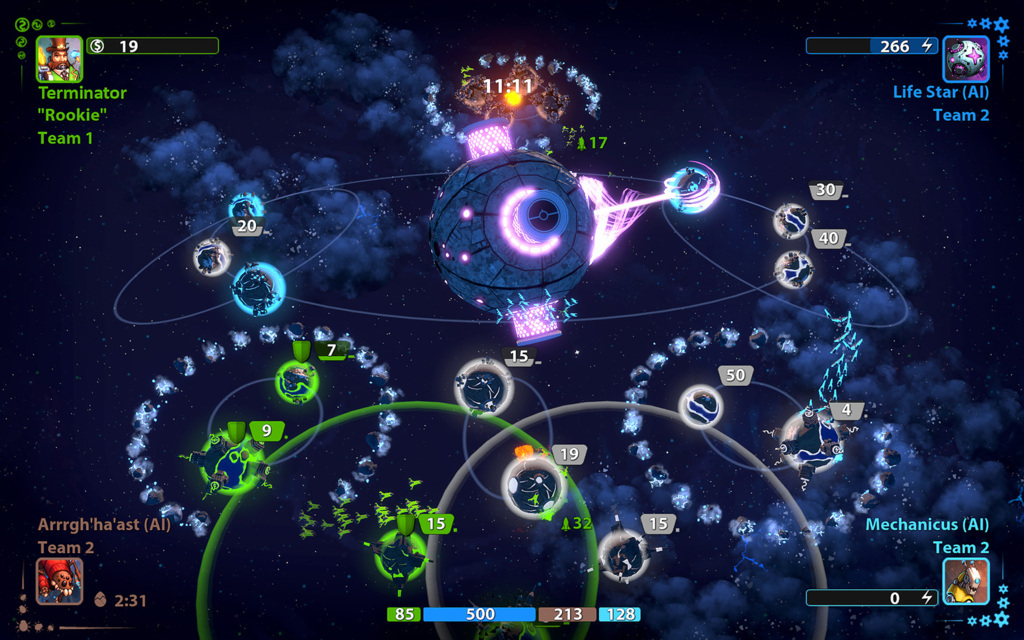Target the blue planet labeled 4
The height and width of the screenshot is (640, 1024).
pyautogui.click(x=812, y=439)
